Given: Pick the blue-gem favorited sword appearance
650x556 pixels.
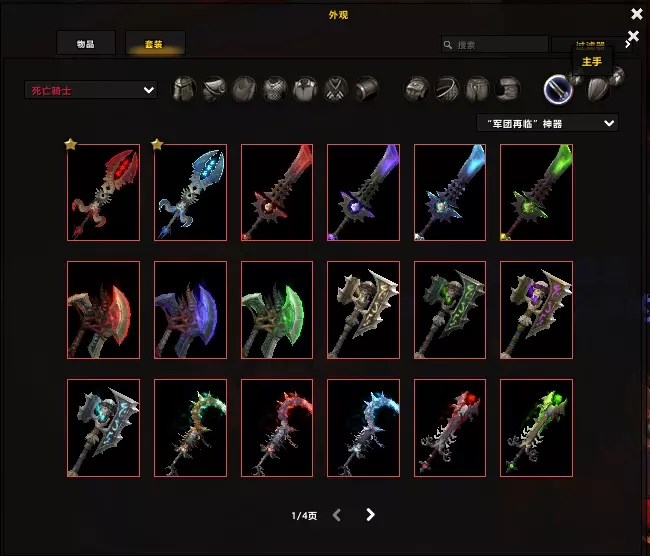Looking at the screenshot, I should [190, 193].
